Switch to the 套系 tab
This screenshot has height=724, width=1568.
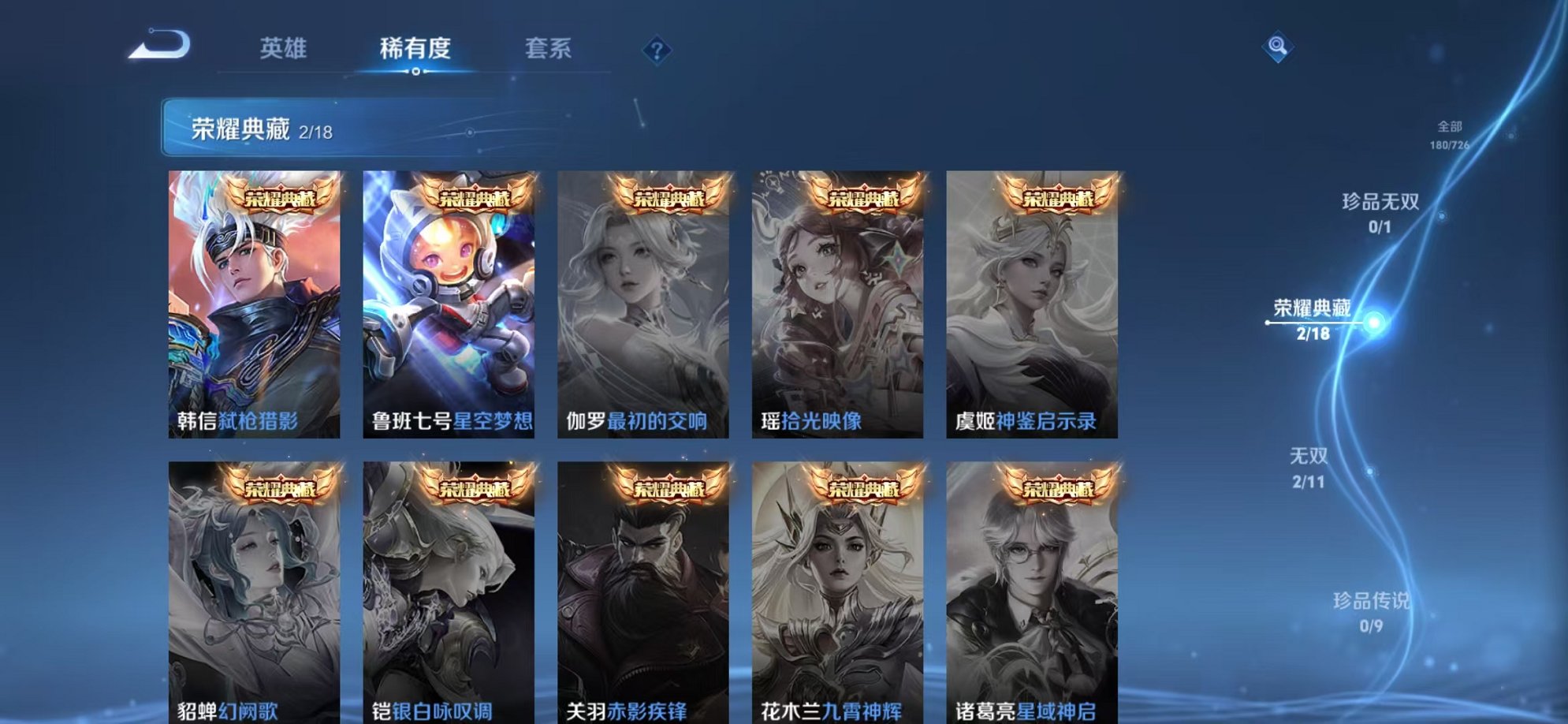pos(549,47)
